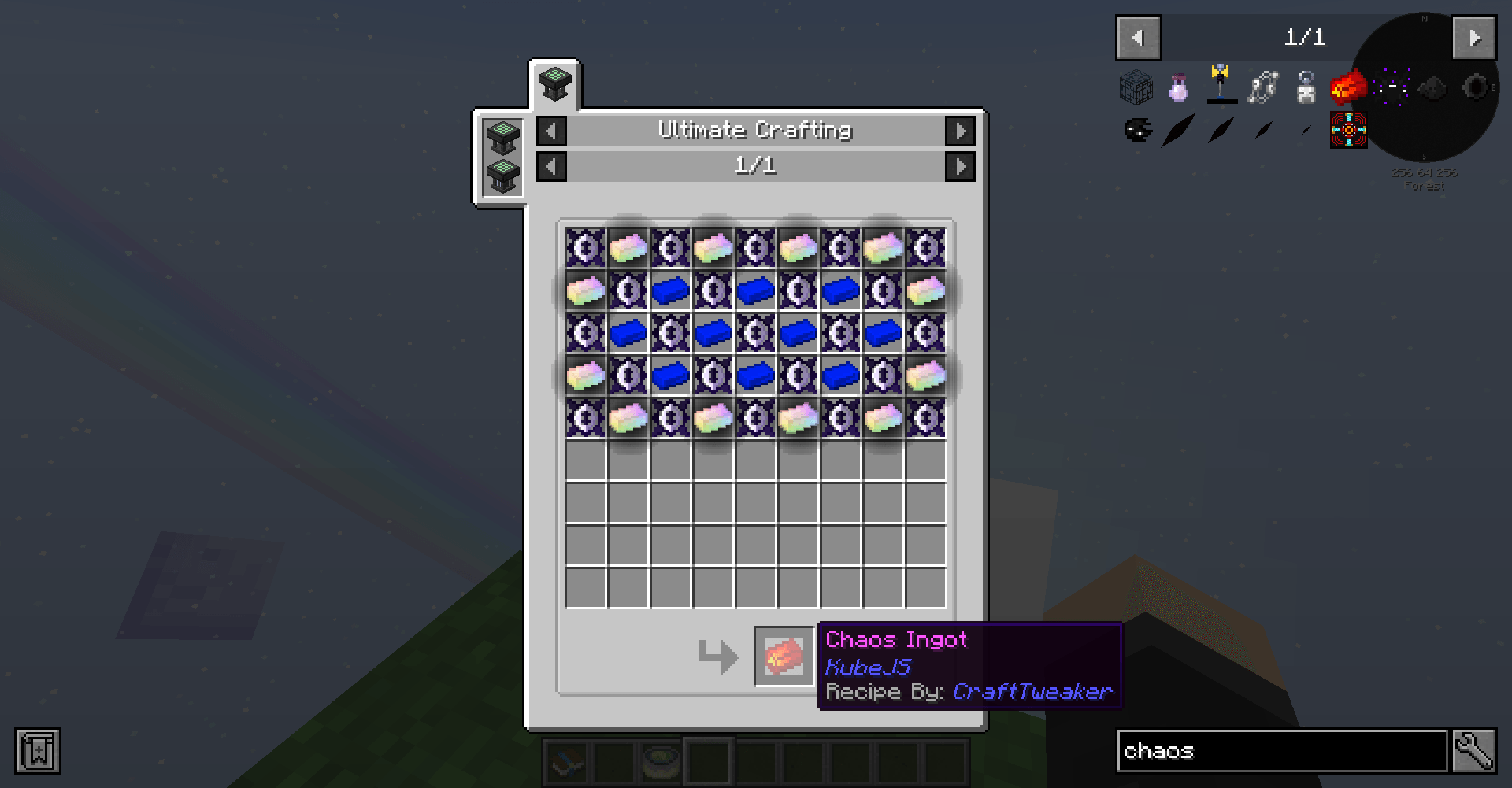The width and height of the screenshot is (1512, 788).
Task: Select the dark caged cube block item
Action: (1136, 87)
